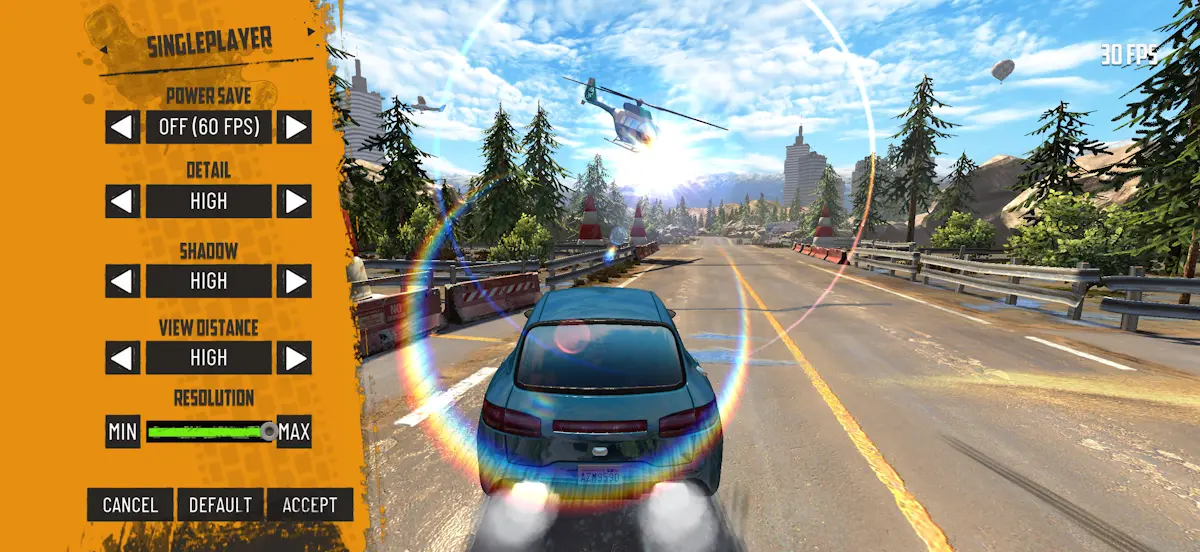Restore settings with the Default button

(220, 505)
